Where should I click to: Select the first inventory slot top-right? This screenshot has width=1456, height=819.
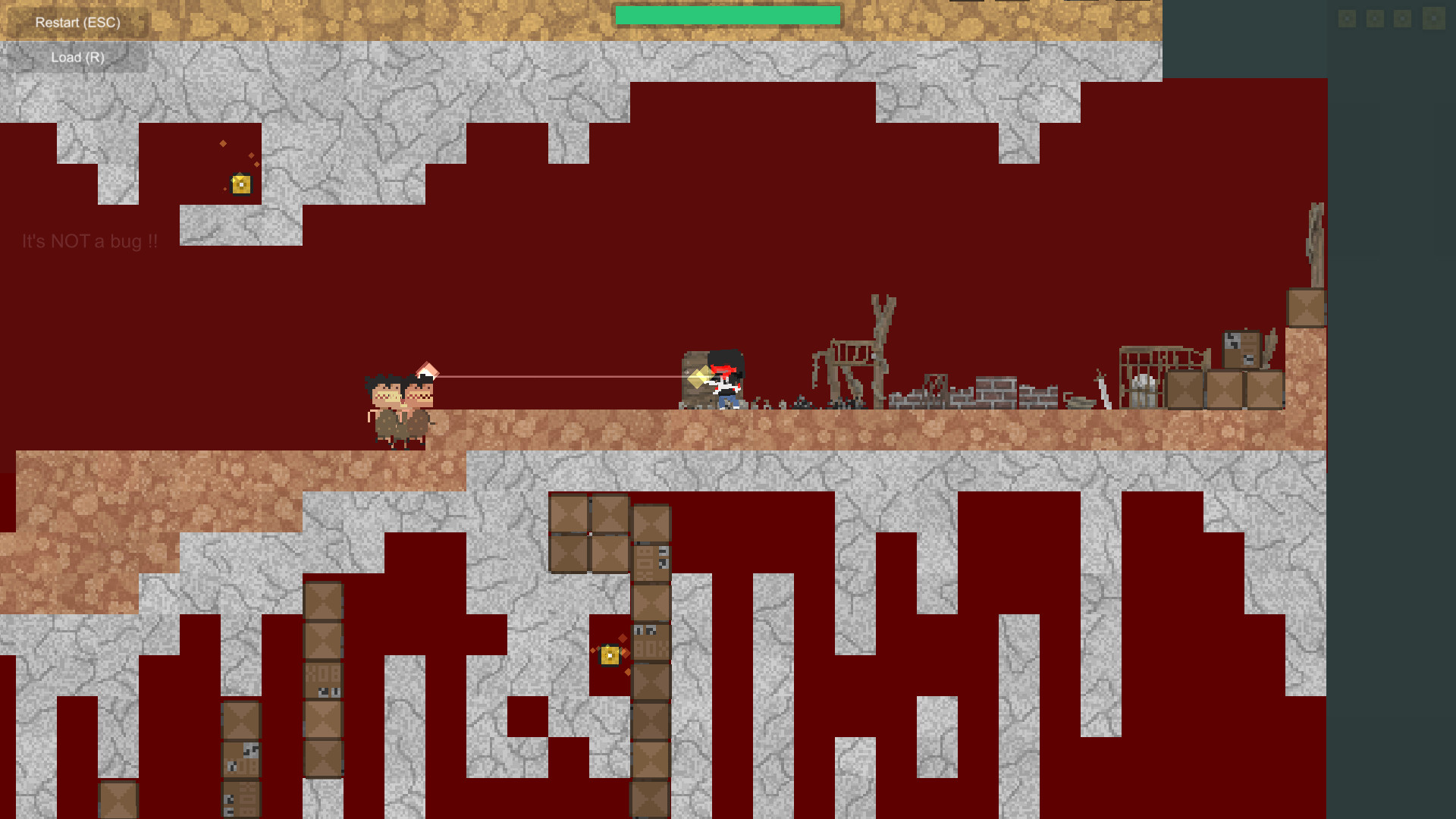point(1348,19)
